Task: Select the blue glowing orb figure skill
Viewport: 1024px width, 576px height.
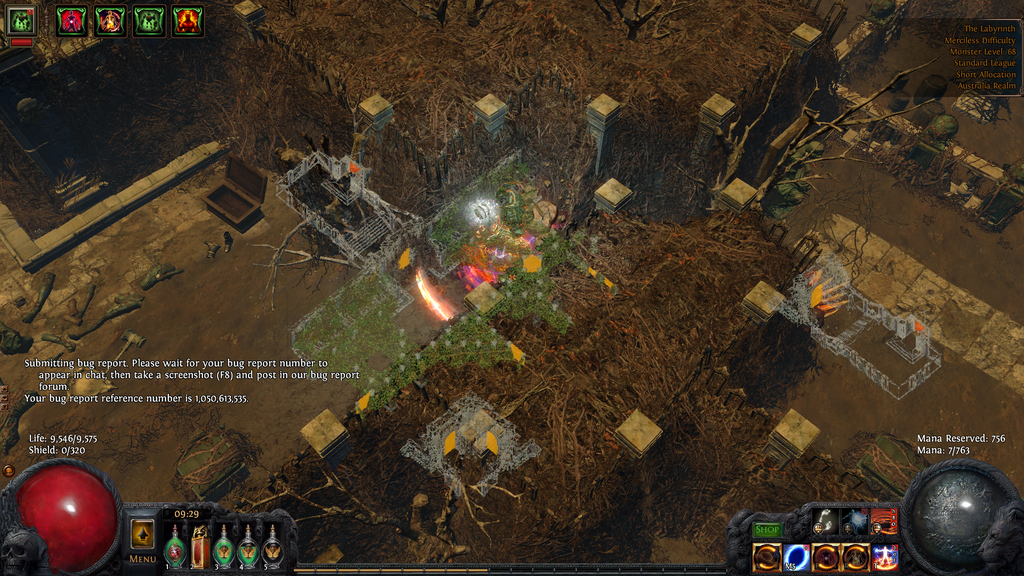Action: [854, 523]
